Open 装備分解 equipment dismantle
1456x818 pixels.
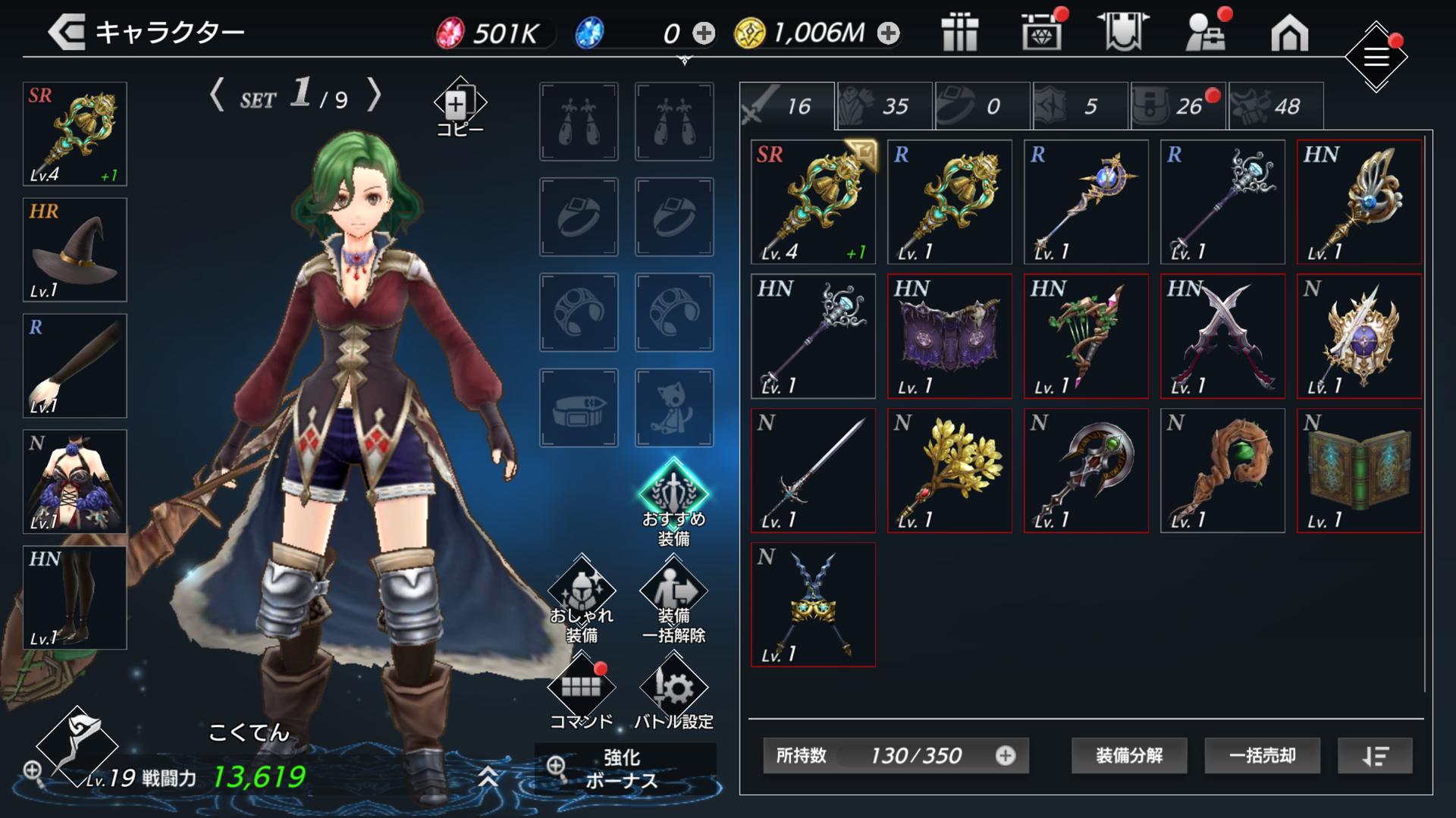[1128, 755]
